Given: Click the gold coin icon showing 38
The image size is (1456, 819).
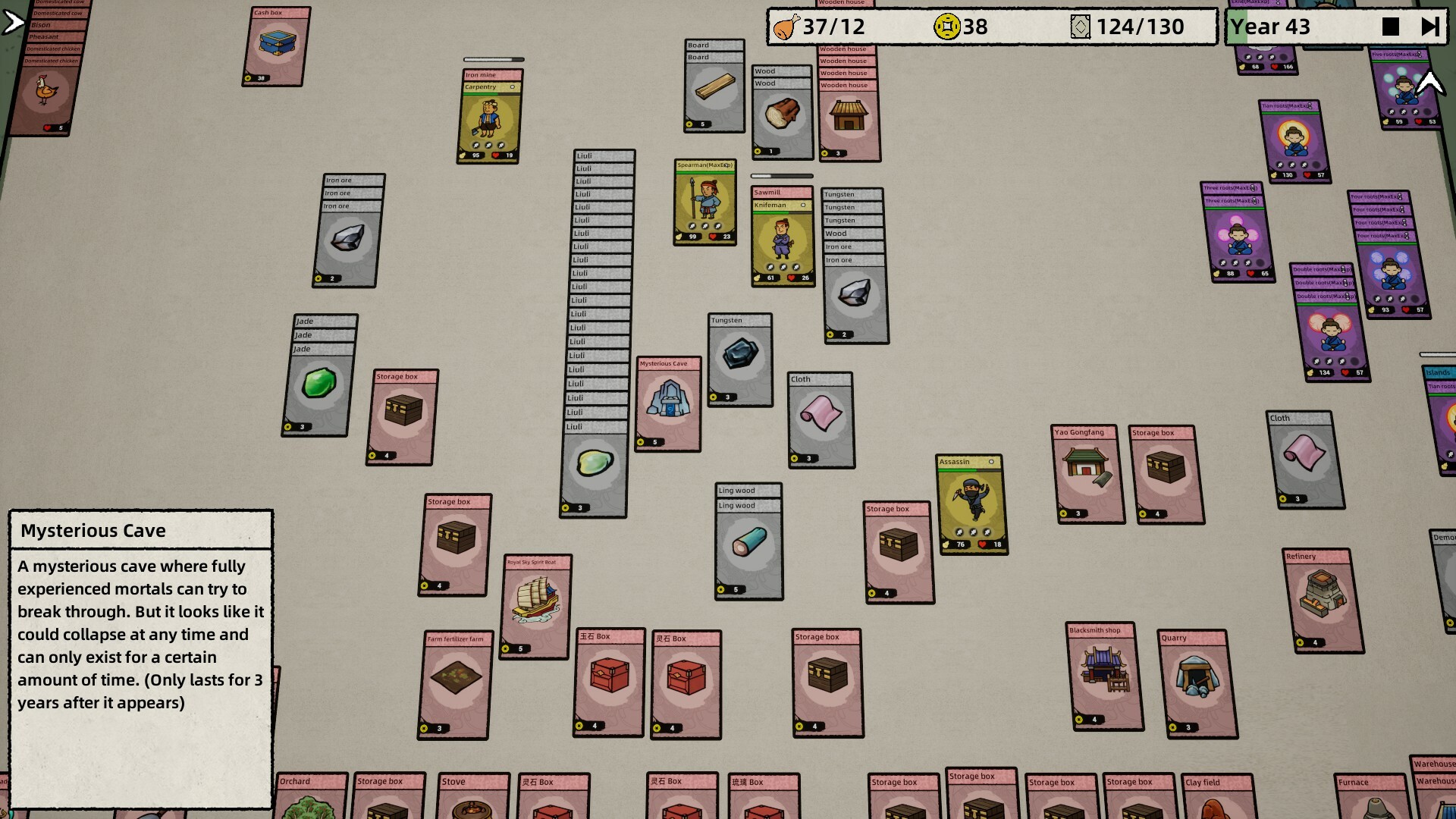Looking at the screenshot, I should [x=949, y=27].
